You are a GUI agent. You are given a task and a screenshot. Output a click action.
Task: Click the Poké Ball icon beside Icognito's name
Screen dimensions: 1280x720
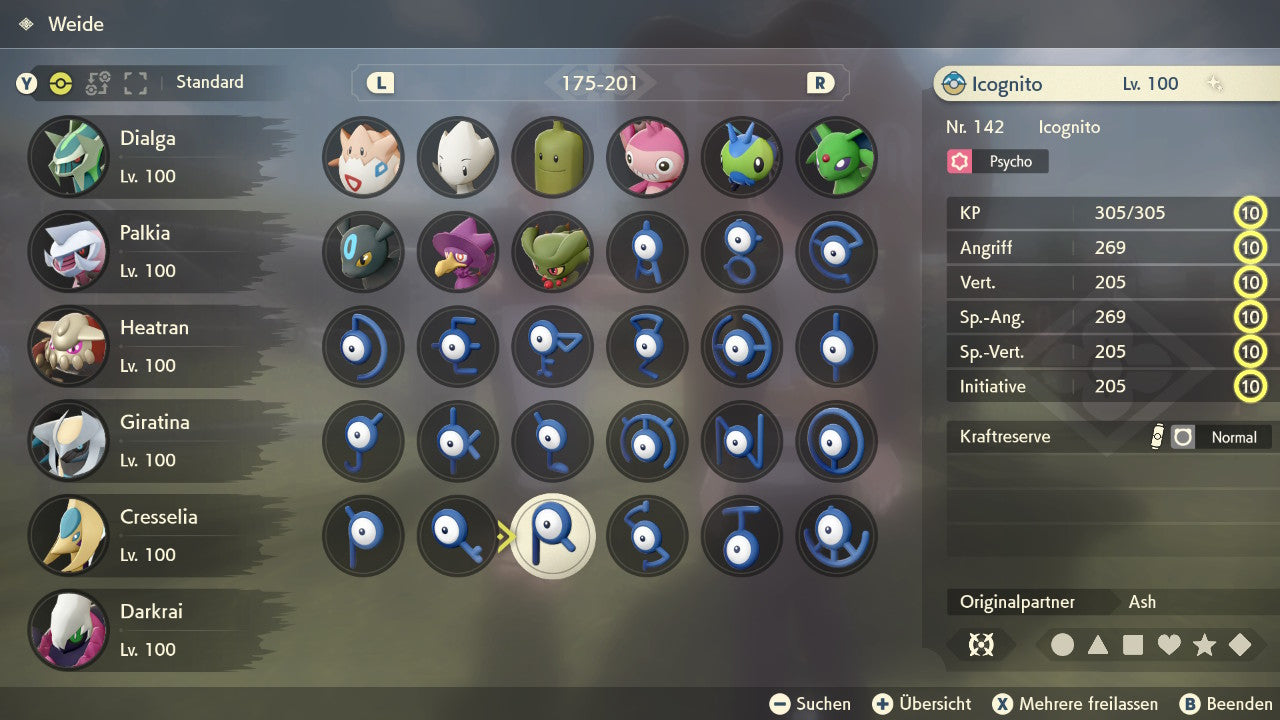coord(954,84)
